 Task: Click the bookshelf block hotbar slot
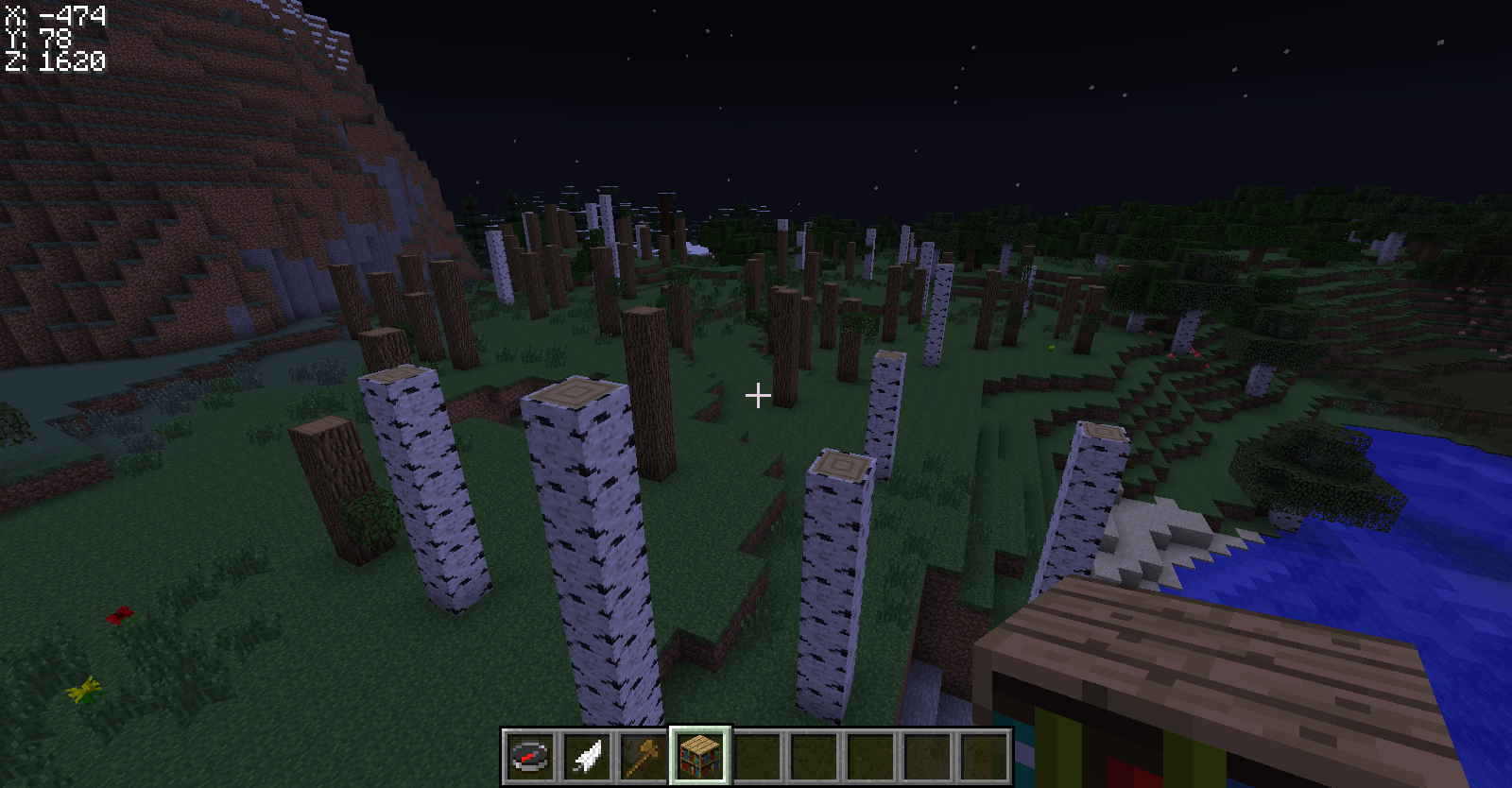coord(700,756)
